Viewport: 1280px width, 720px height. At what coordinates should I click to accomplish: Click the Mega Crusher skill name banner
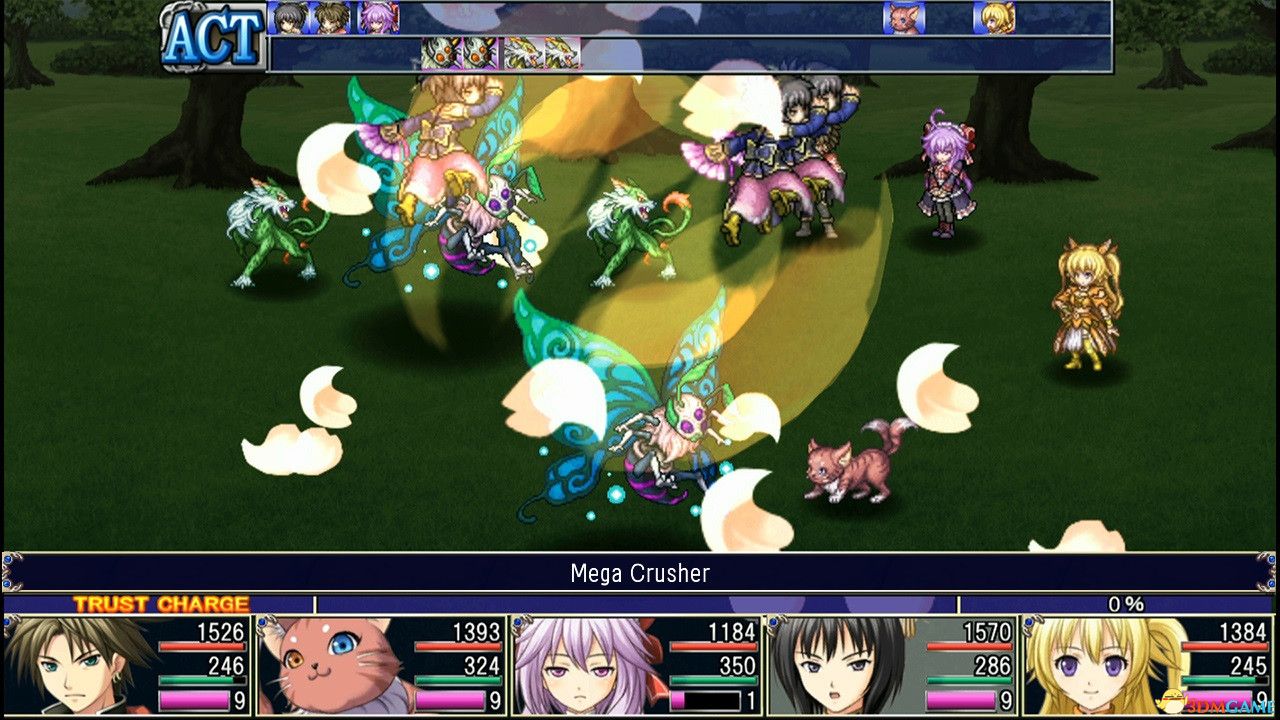click(x=640, y=574)
